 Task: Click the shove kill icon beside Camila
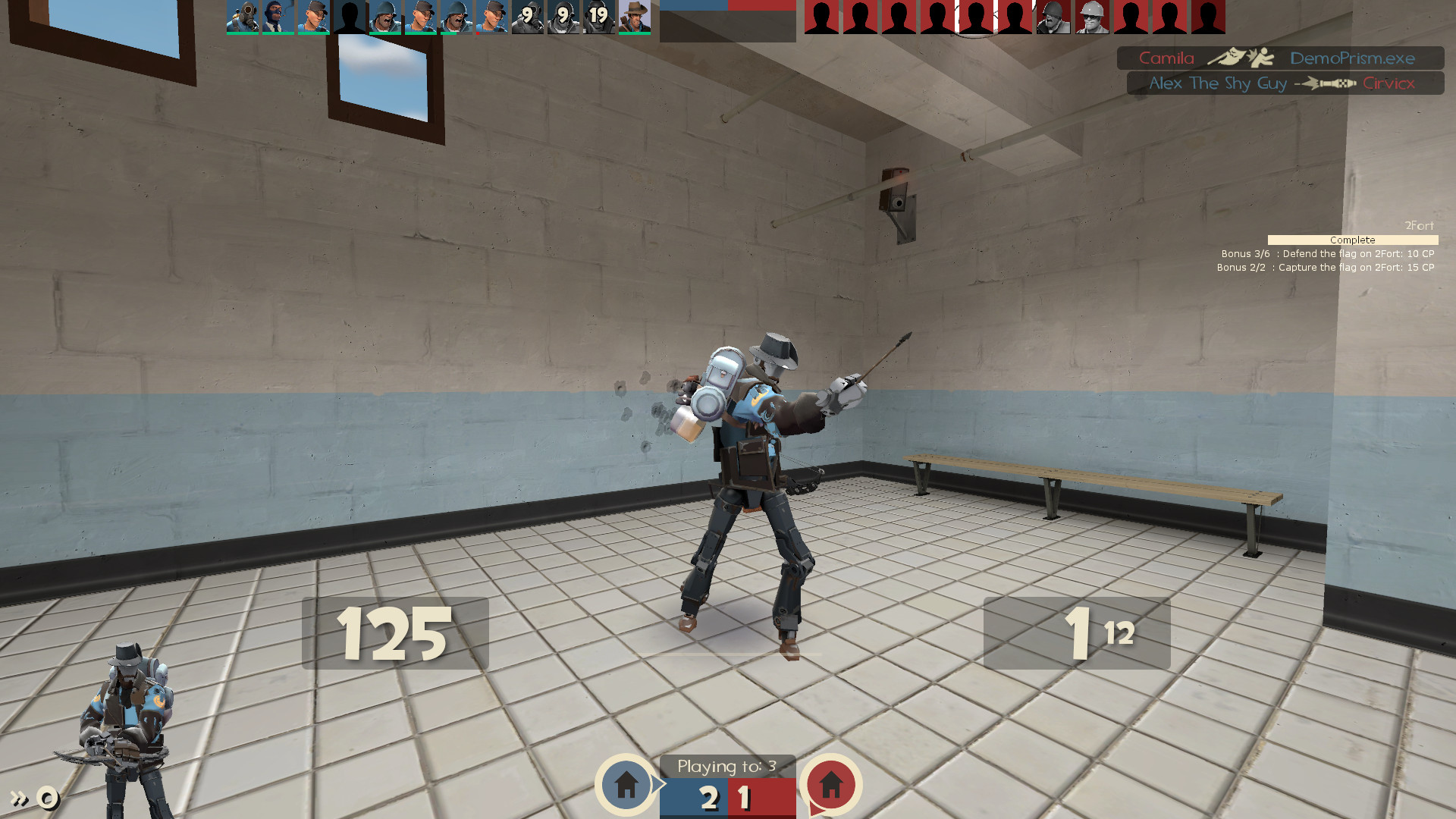[x=1241, y=58]
